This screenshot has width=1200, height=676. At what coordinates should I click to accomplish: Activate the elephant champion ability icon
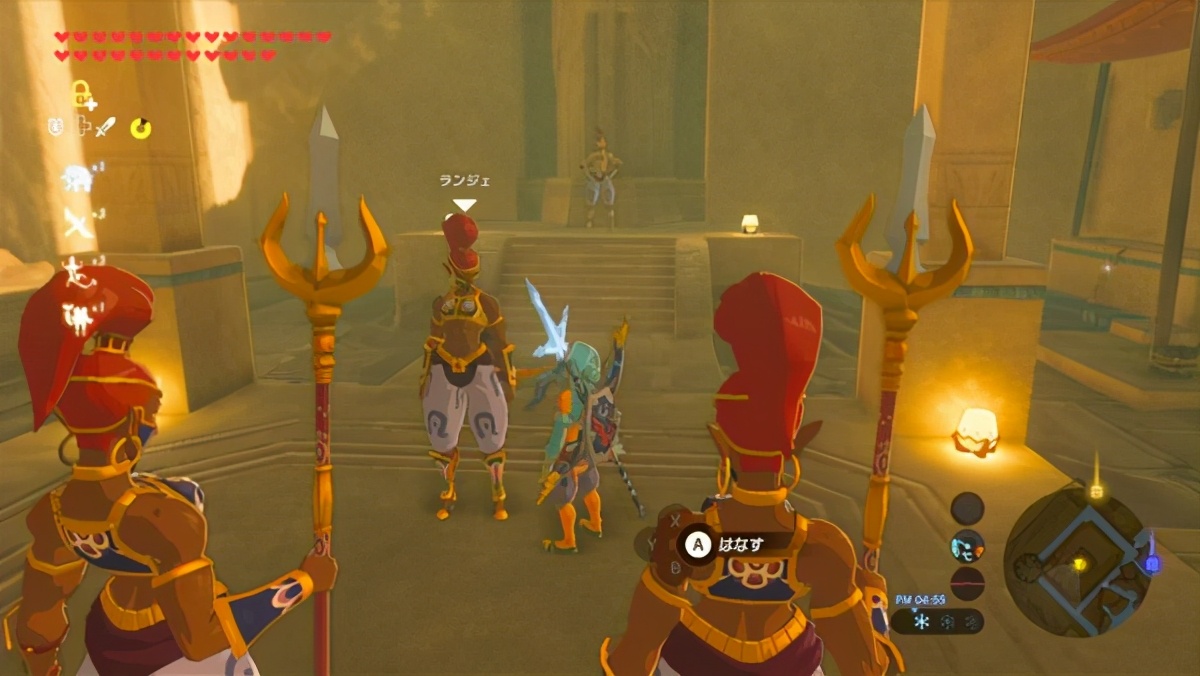[x=77, y=178]
